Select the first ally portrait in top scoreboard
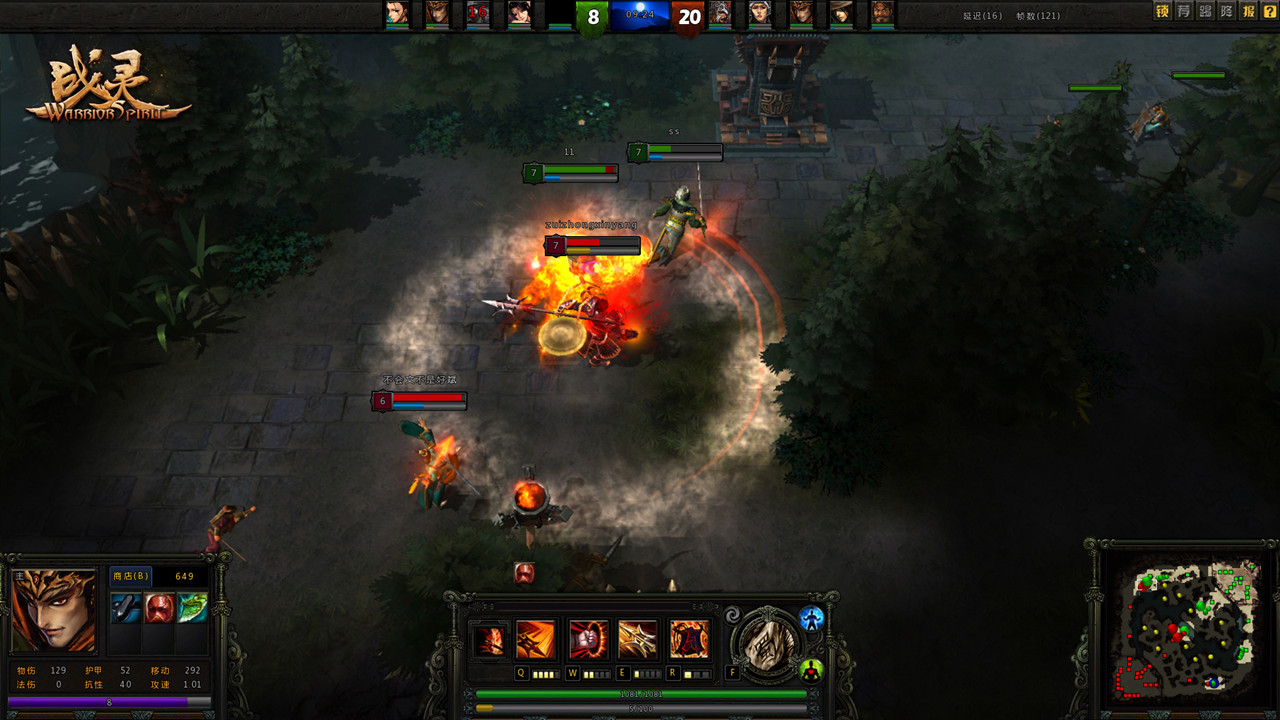Image resolution: width=1280 pixels, height=720 pixels. pos(397,13)
